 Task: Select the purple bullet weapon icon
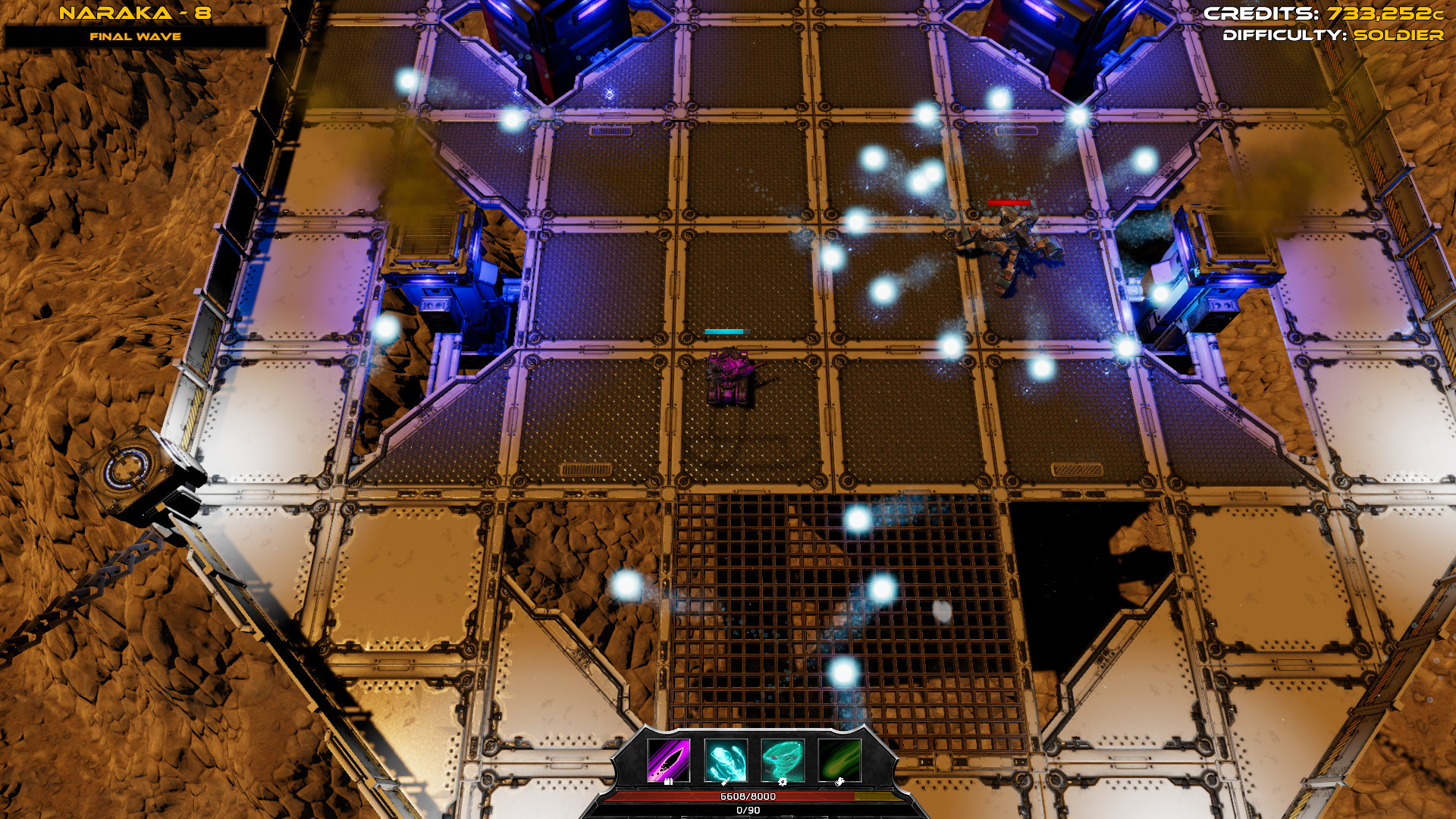668,760
